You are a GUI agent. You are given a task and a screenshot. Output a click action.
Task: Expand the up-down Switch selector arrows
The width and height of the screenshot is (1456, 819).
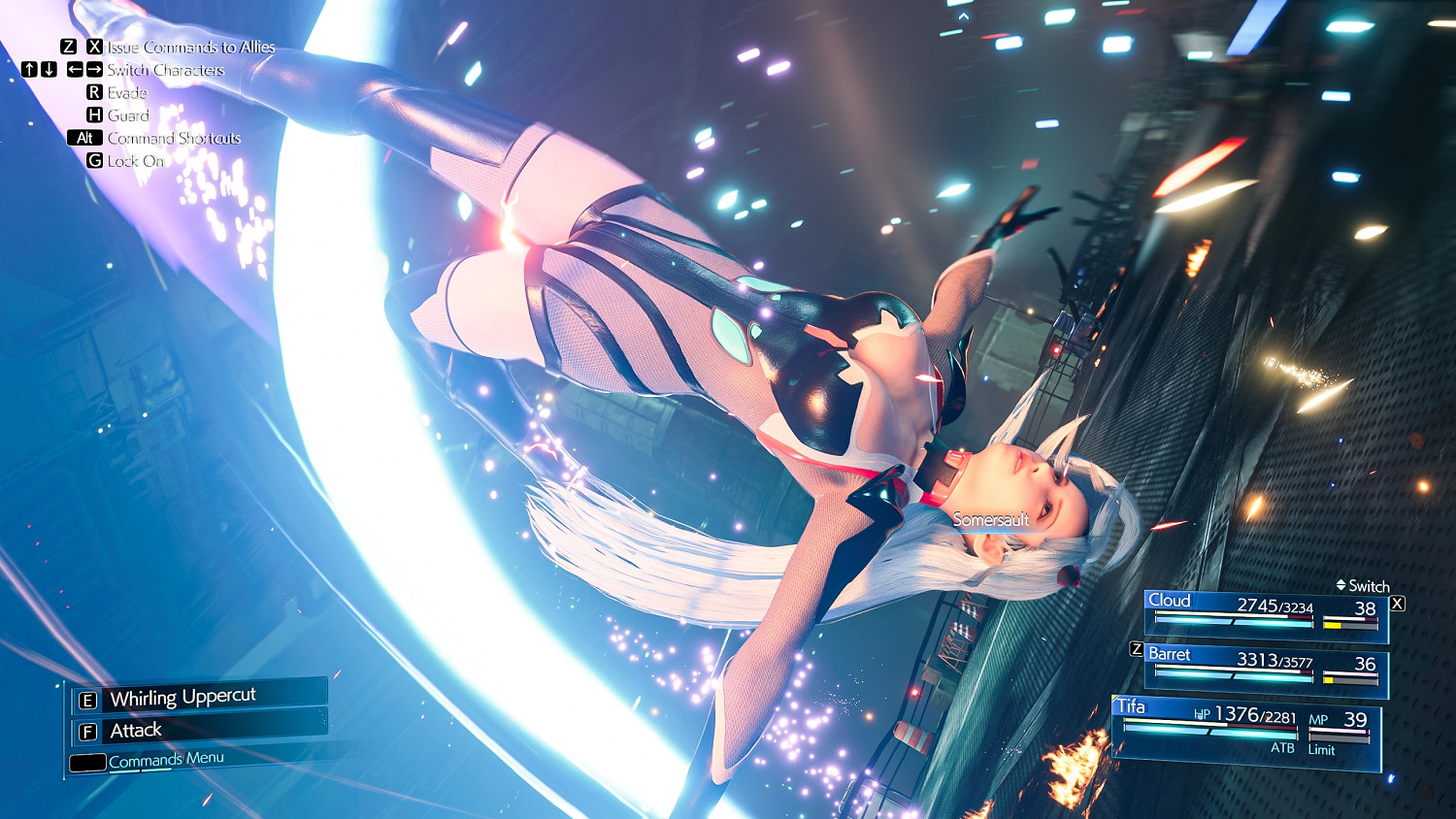[1340, 586]
